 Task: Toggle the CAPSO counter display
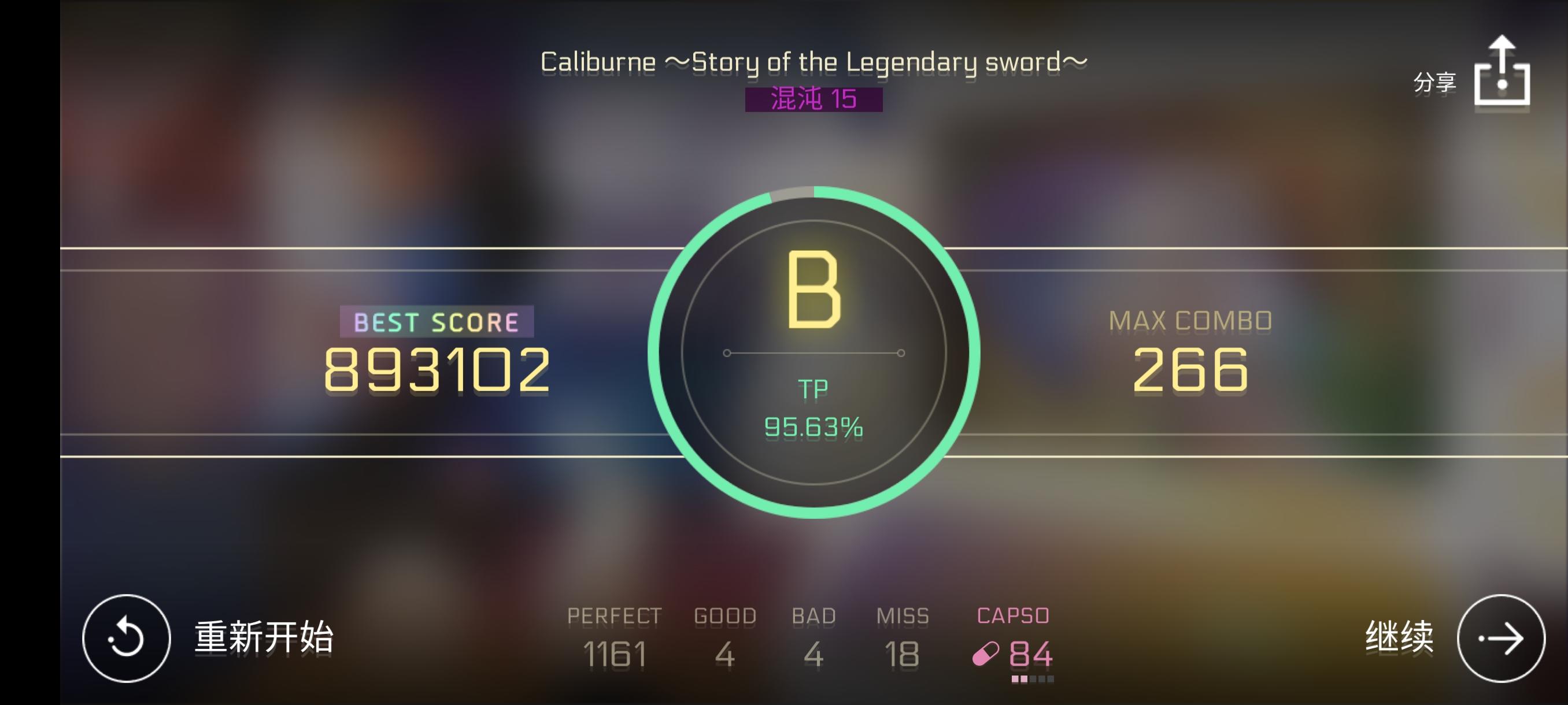pyautogui.click(x=1030, y=656)
